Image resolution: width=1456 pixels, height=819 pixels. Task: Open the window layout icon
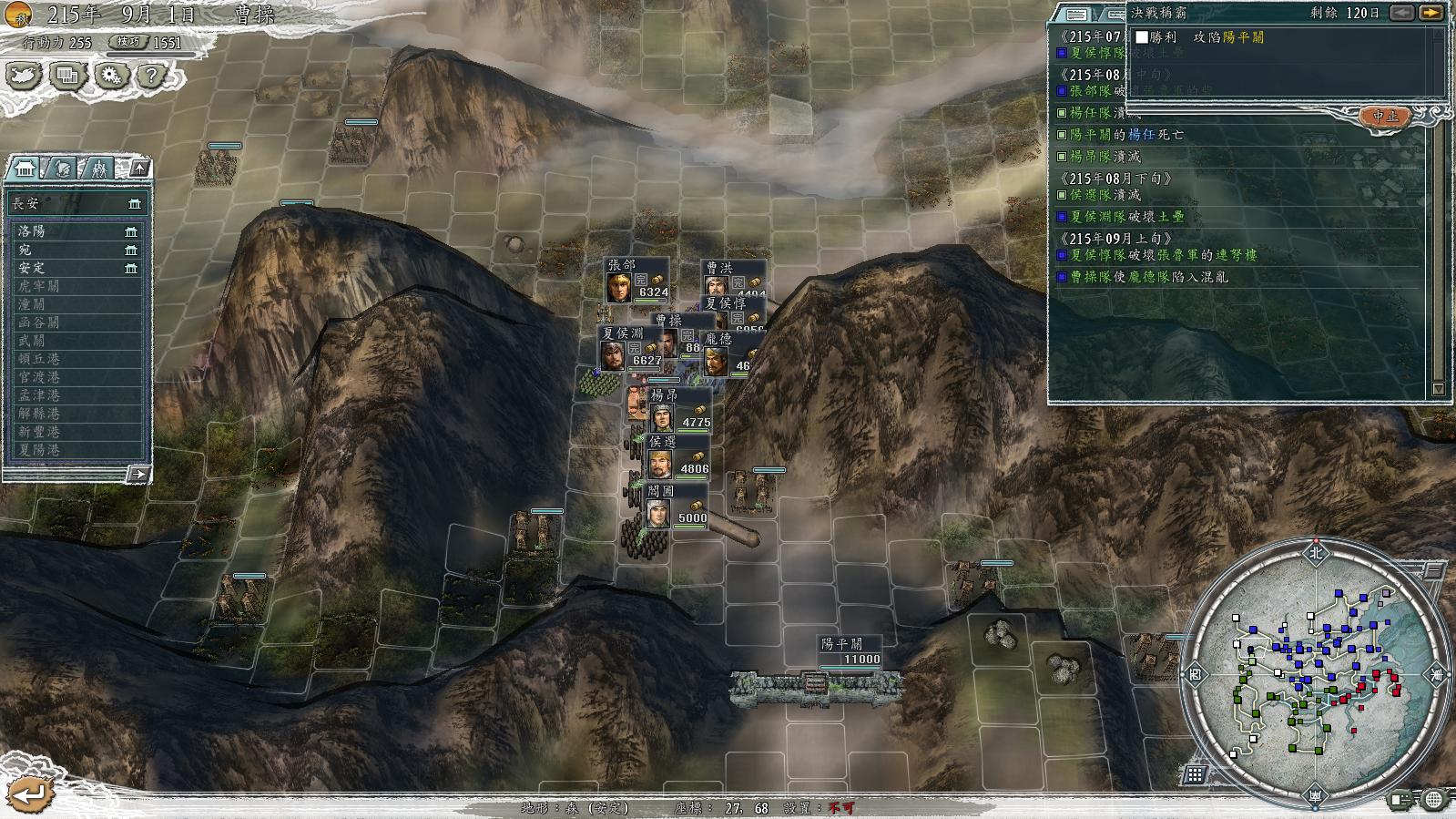[x=67, y=75]
